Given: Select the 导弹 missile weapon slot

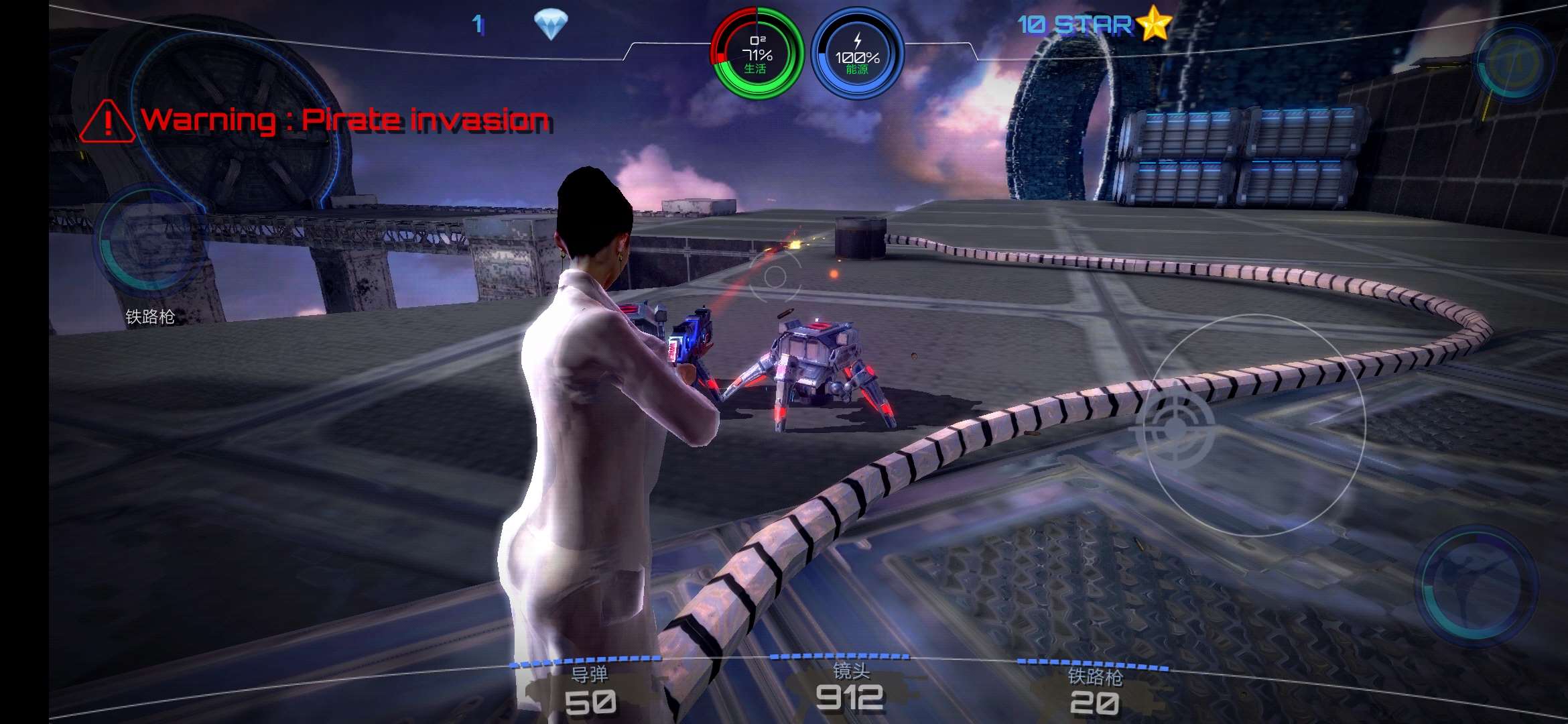Looking at the screenshot, I should (589, 690).
